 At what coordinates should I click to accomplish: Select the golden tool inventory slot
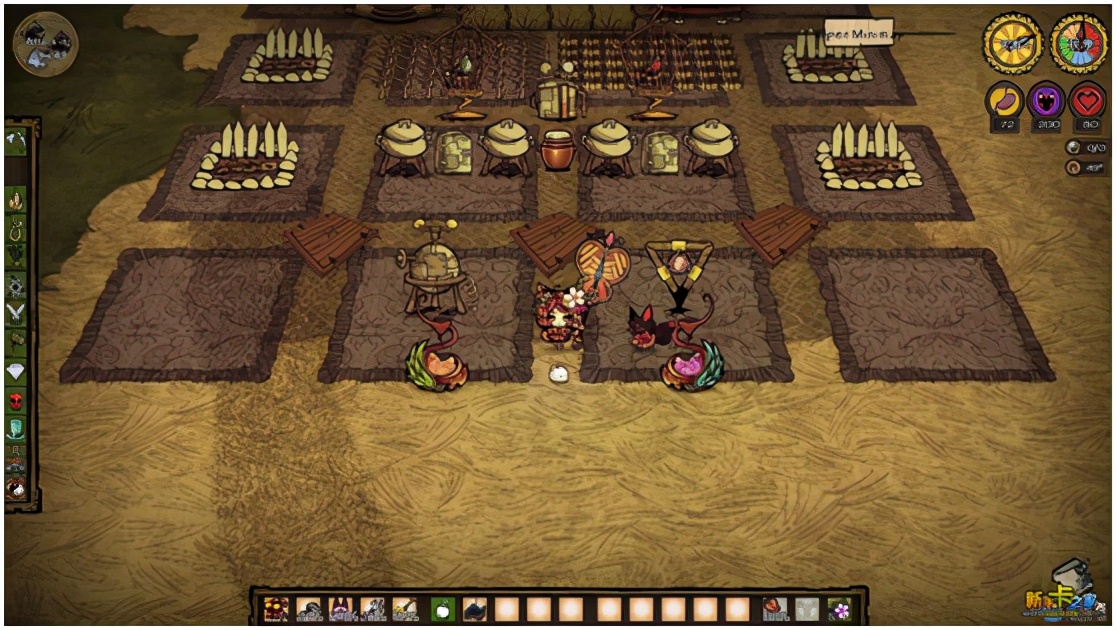point(405,608)
